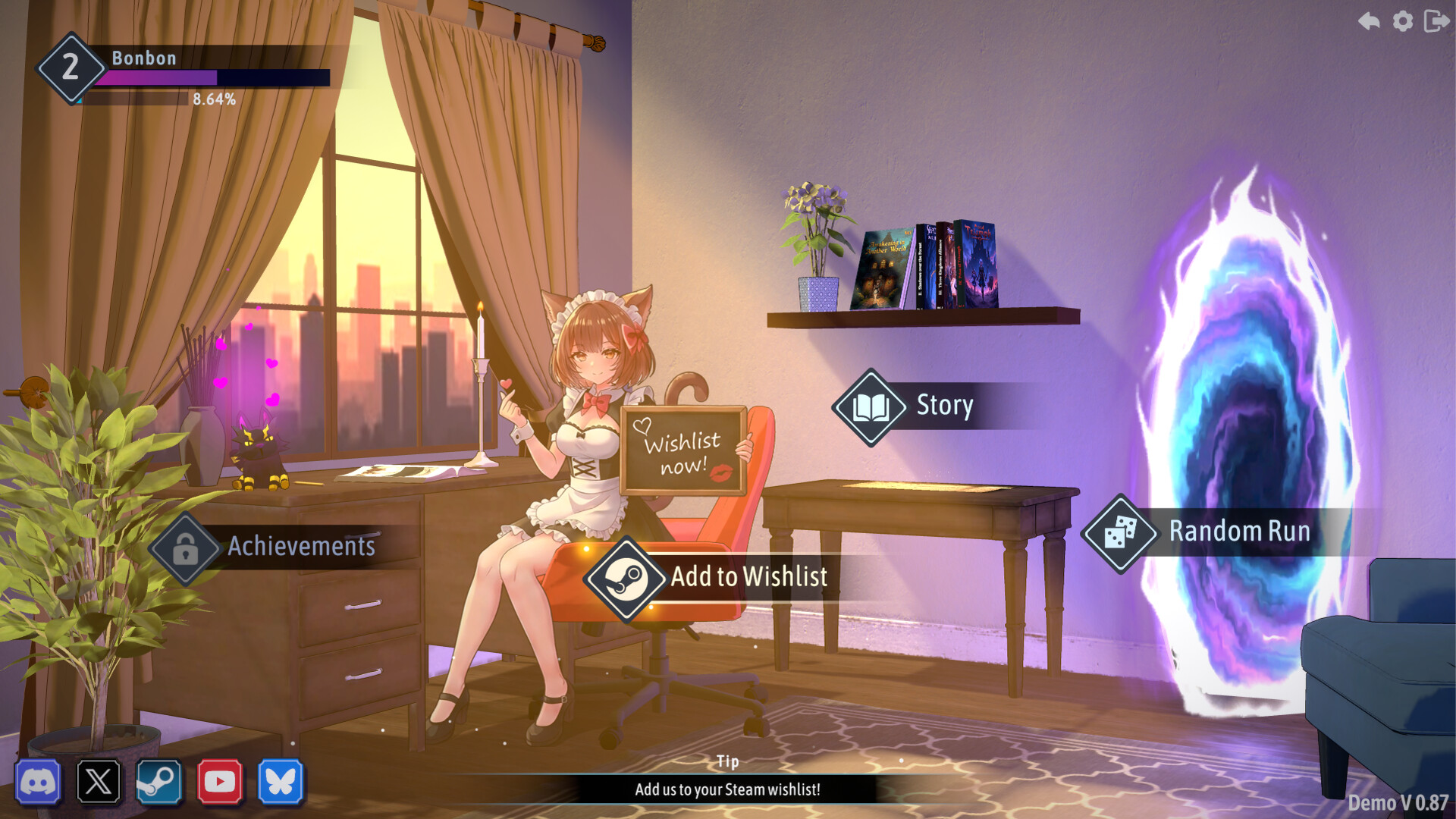Open settings via the gear icon
This screenshot has width=1456, height=819.
[x=1403, y=20]
